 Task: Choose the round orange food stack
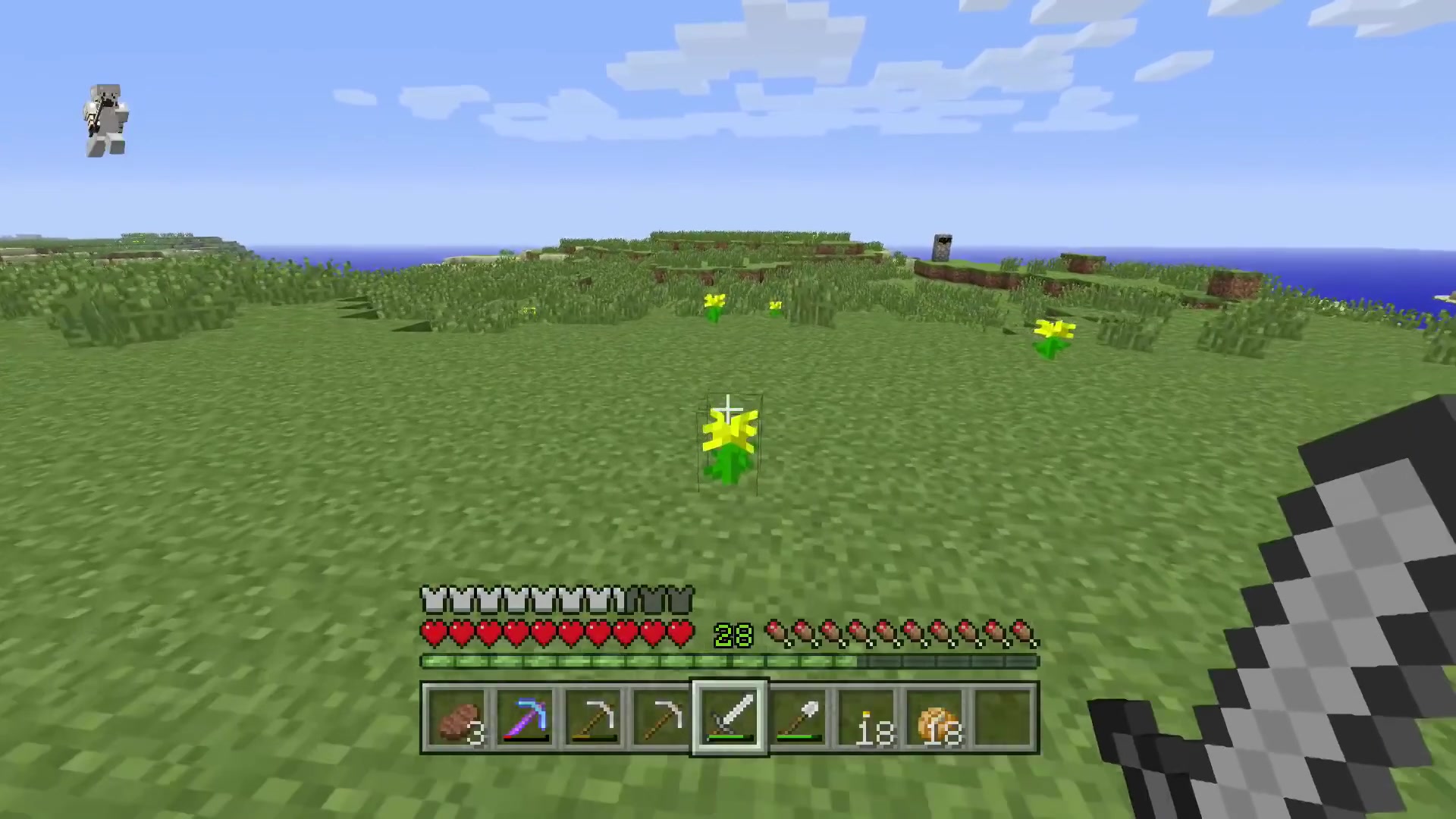click(x=935, y=718)
